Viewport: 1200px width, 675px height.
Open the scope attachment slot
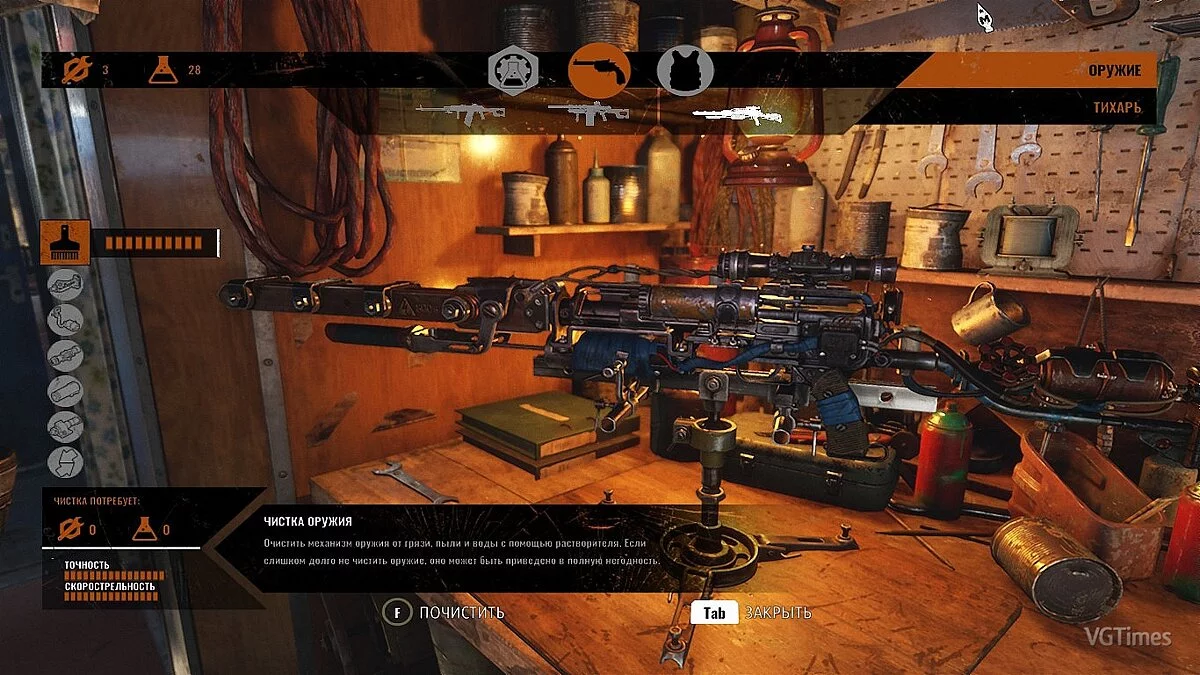point(65,355)
